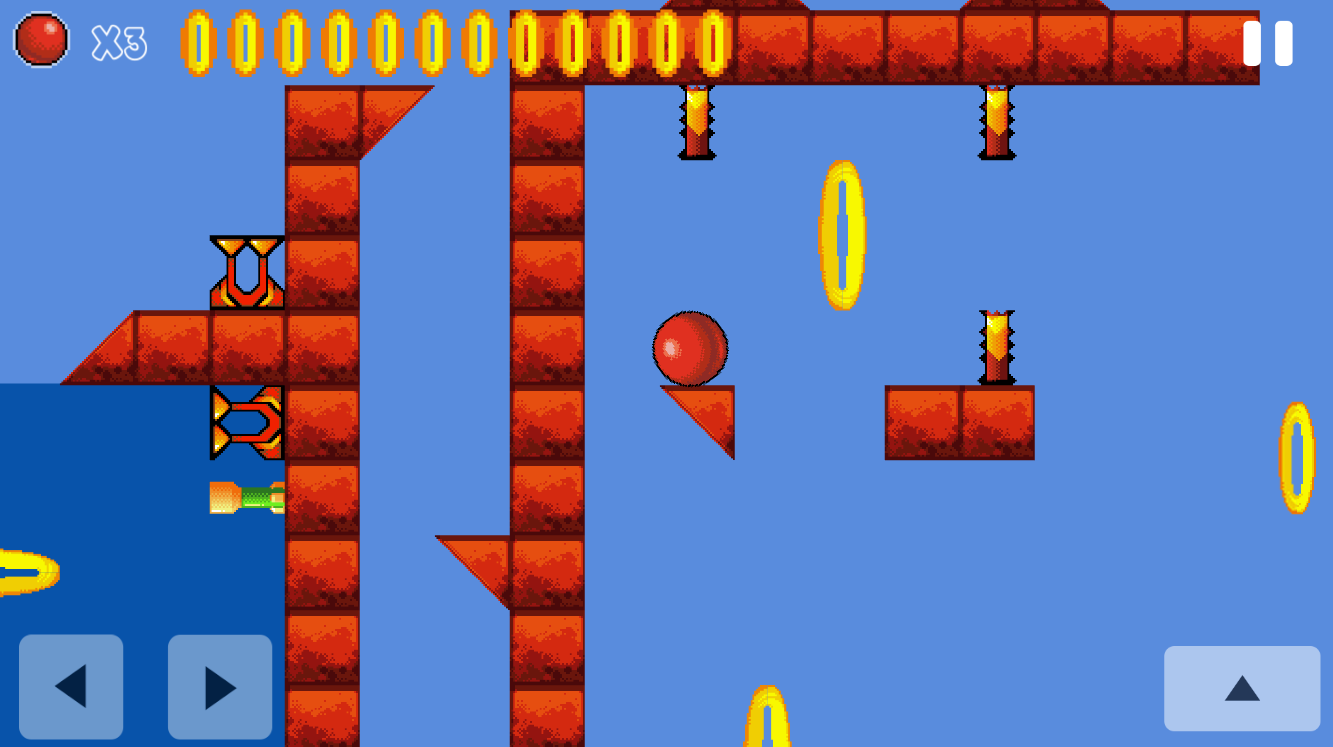This screenshot has height=747, width=1333.
Task: Click the red ball life counter icon
Action: [41, 41]
